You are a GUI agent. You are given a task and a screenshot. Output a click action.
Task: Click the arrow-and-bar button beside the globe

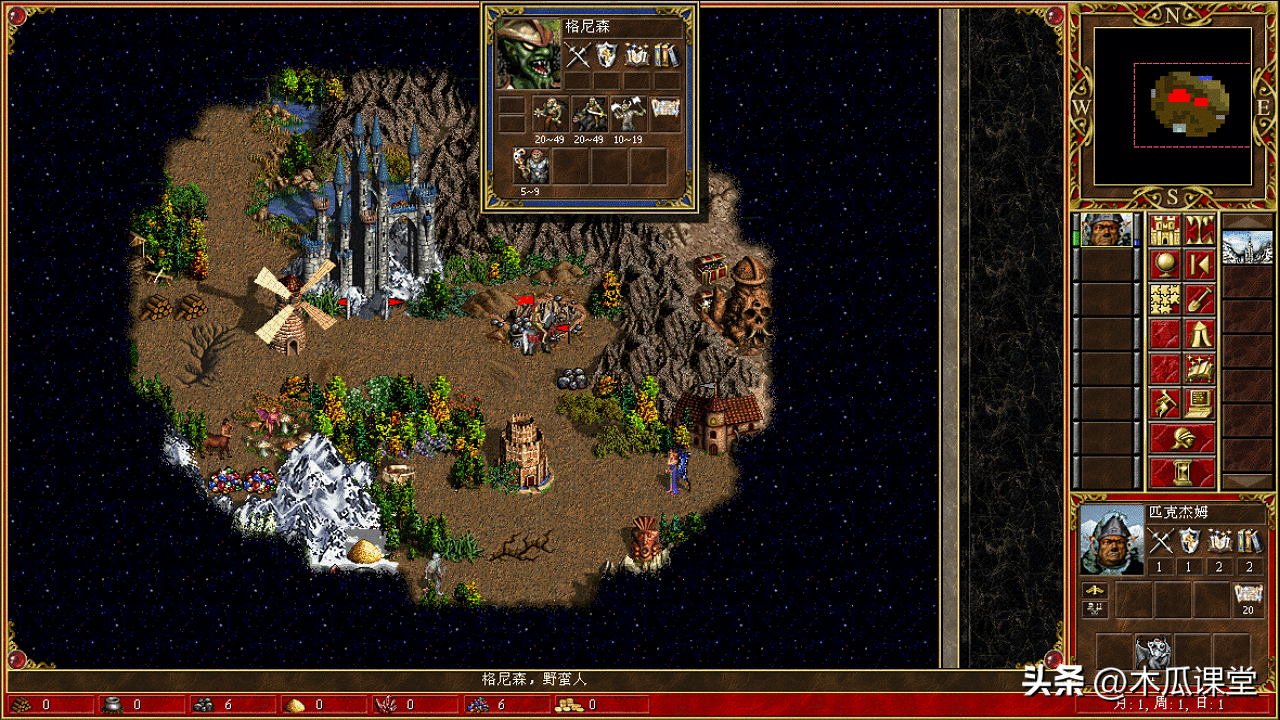(x=1199, y=265)
